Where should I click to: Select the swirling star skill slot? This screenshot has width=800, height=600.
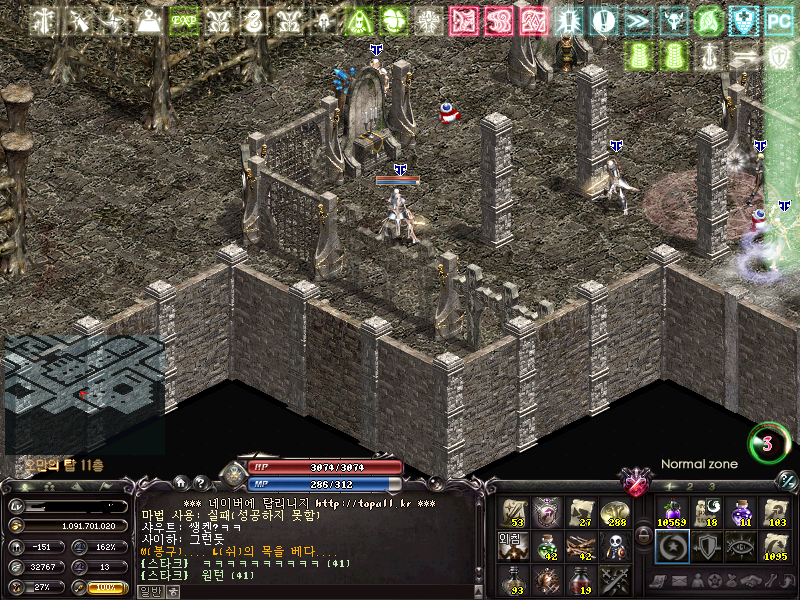click(x=671, y=546)
